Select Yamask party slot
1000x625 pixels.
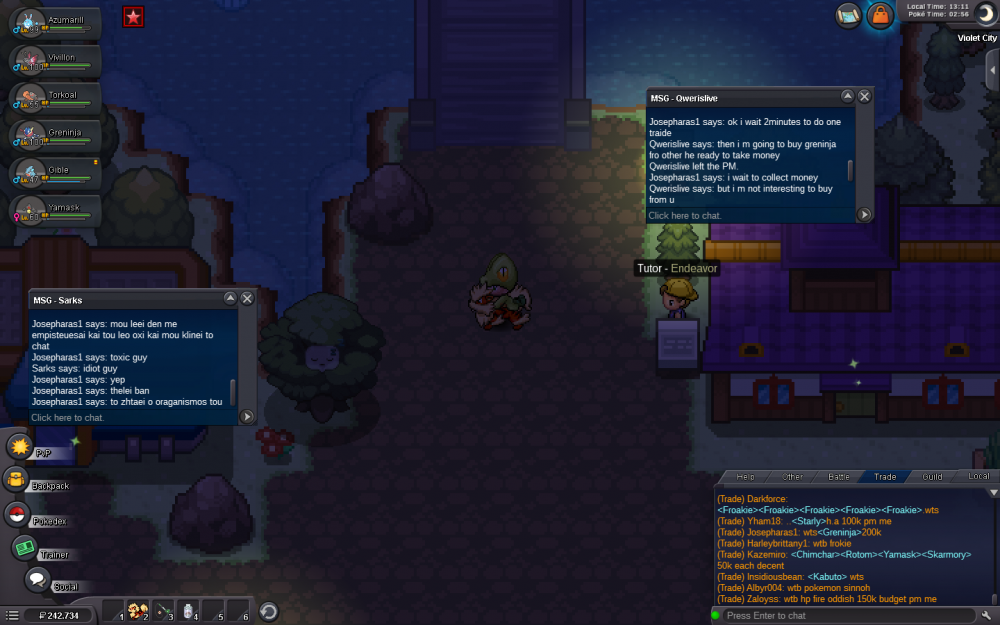coord(55,212)
